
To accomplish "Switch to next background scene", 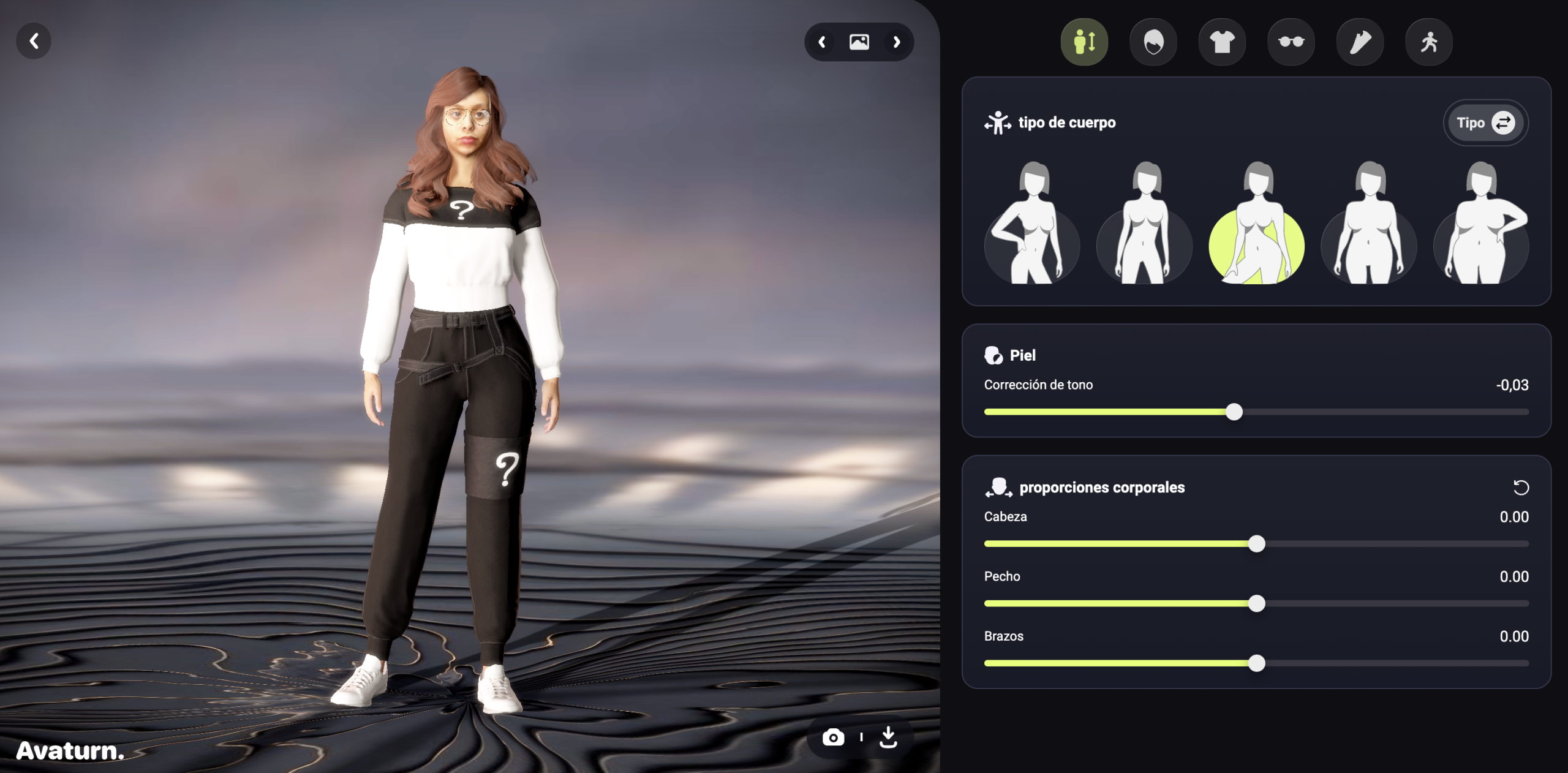I will (897, 42).
